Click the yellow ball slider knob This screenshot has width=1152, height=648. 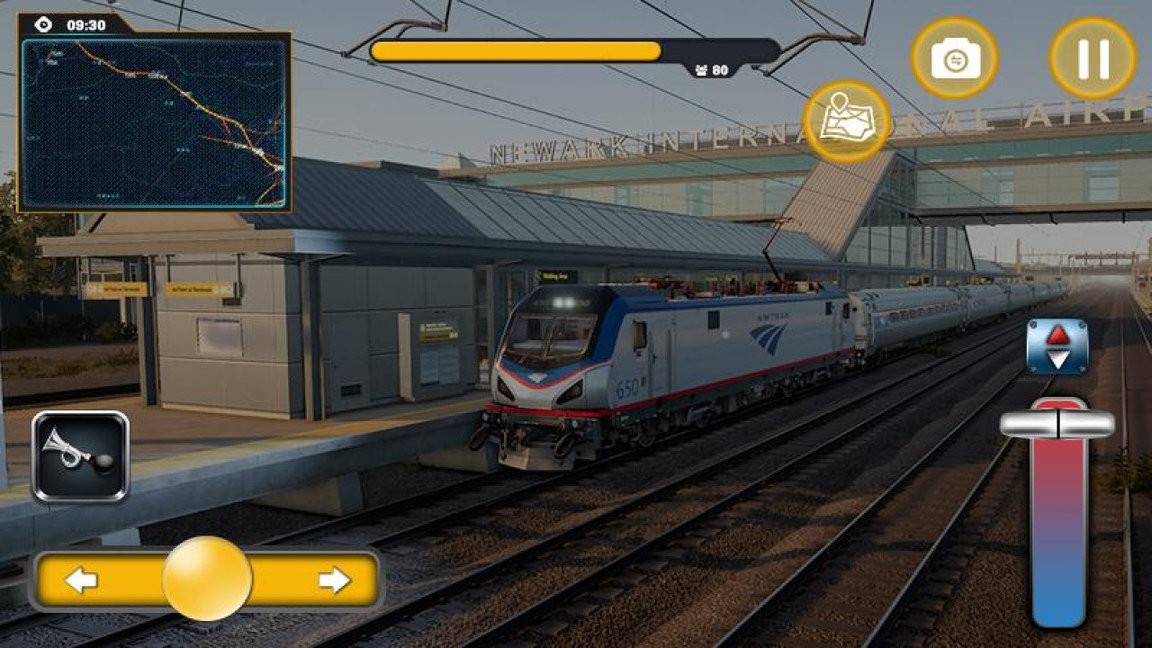(x=207, y=579)
